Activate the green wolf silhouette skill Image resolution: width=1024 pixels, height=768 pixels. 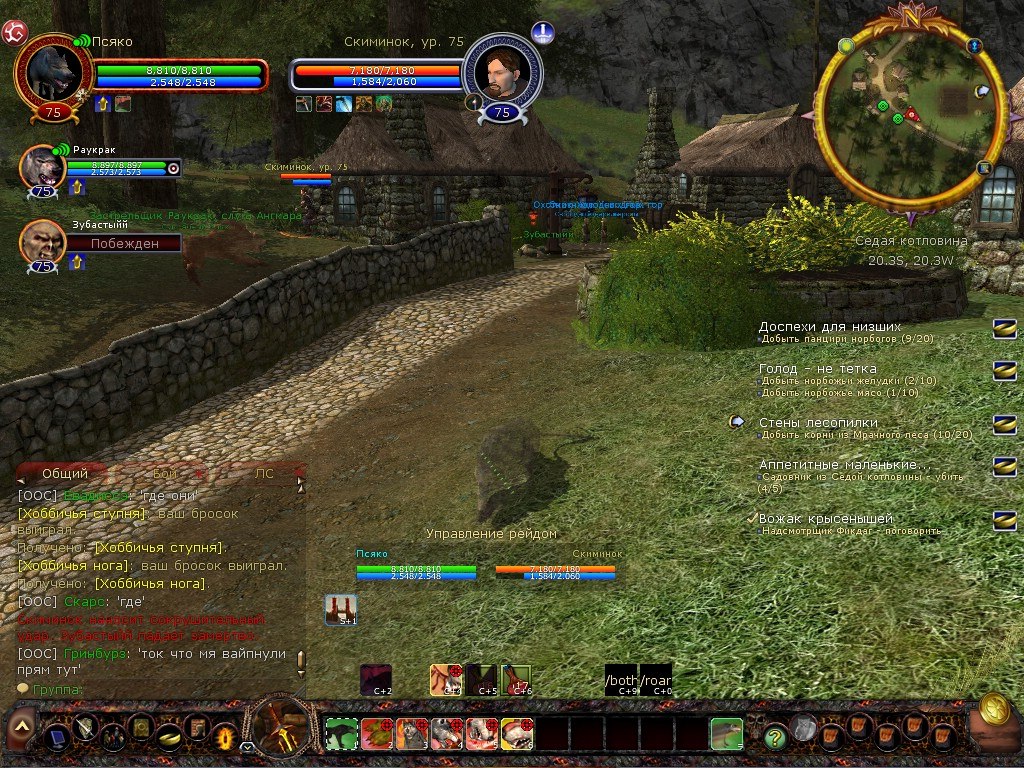point(341,734)
